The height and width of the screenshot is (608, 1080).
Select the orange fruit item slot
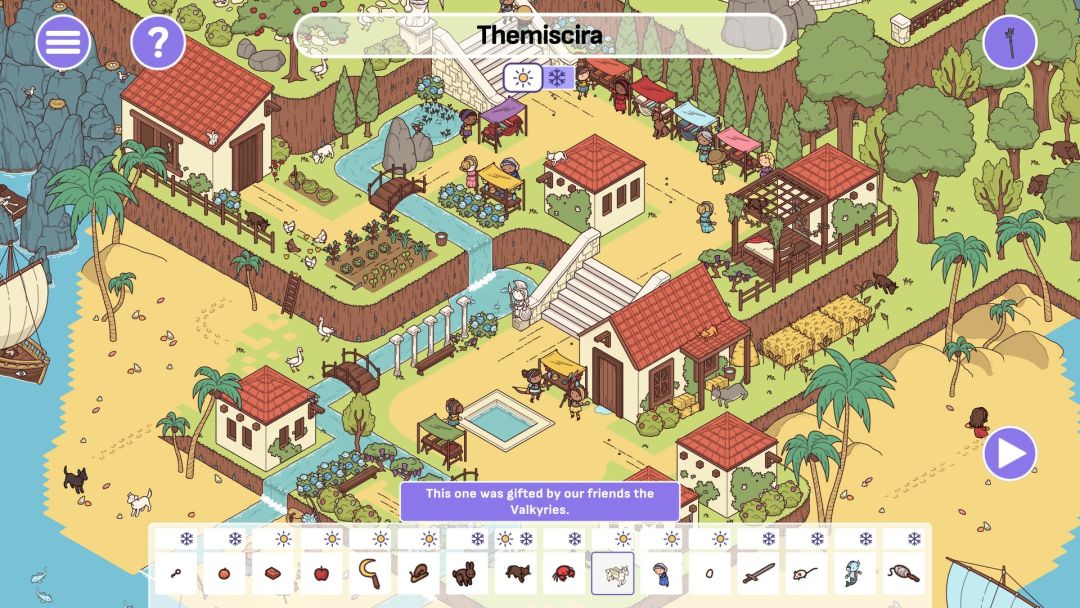(225, 574)
